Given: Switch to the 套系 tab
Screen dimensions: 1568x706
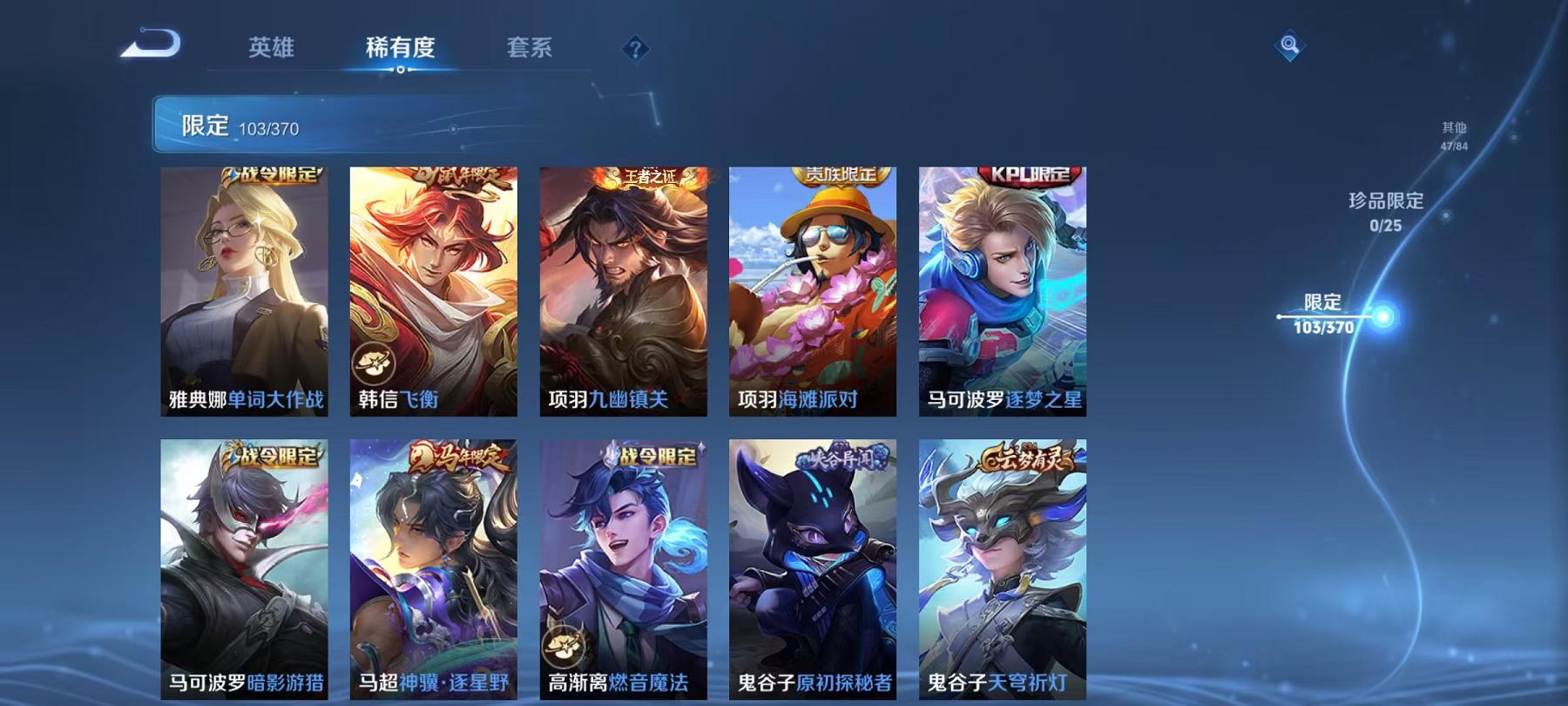Looking at the screenshot, I should pyautogui.click(x=531, y=50).
